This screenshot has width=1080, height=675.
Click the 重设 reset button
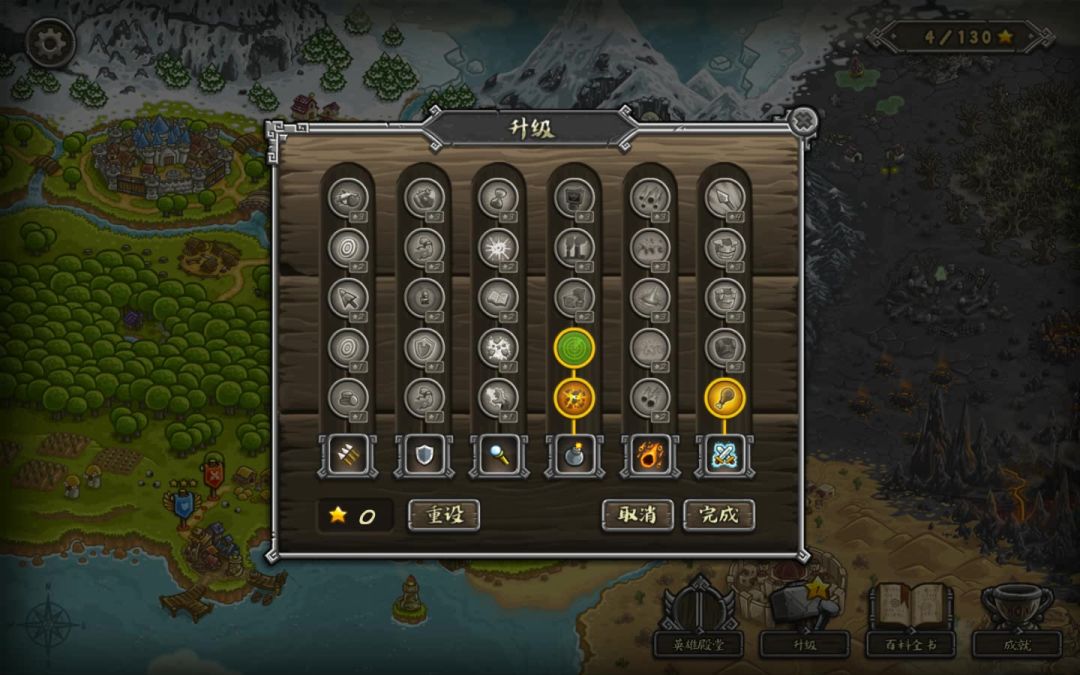[444, 515]
